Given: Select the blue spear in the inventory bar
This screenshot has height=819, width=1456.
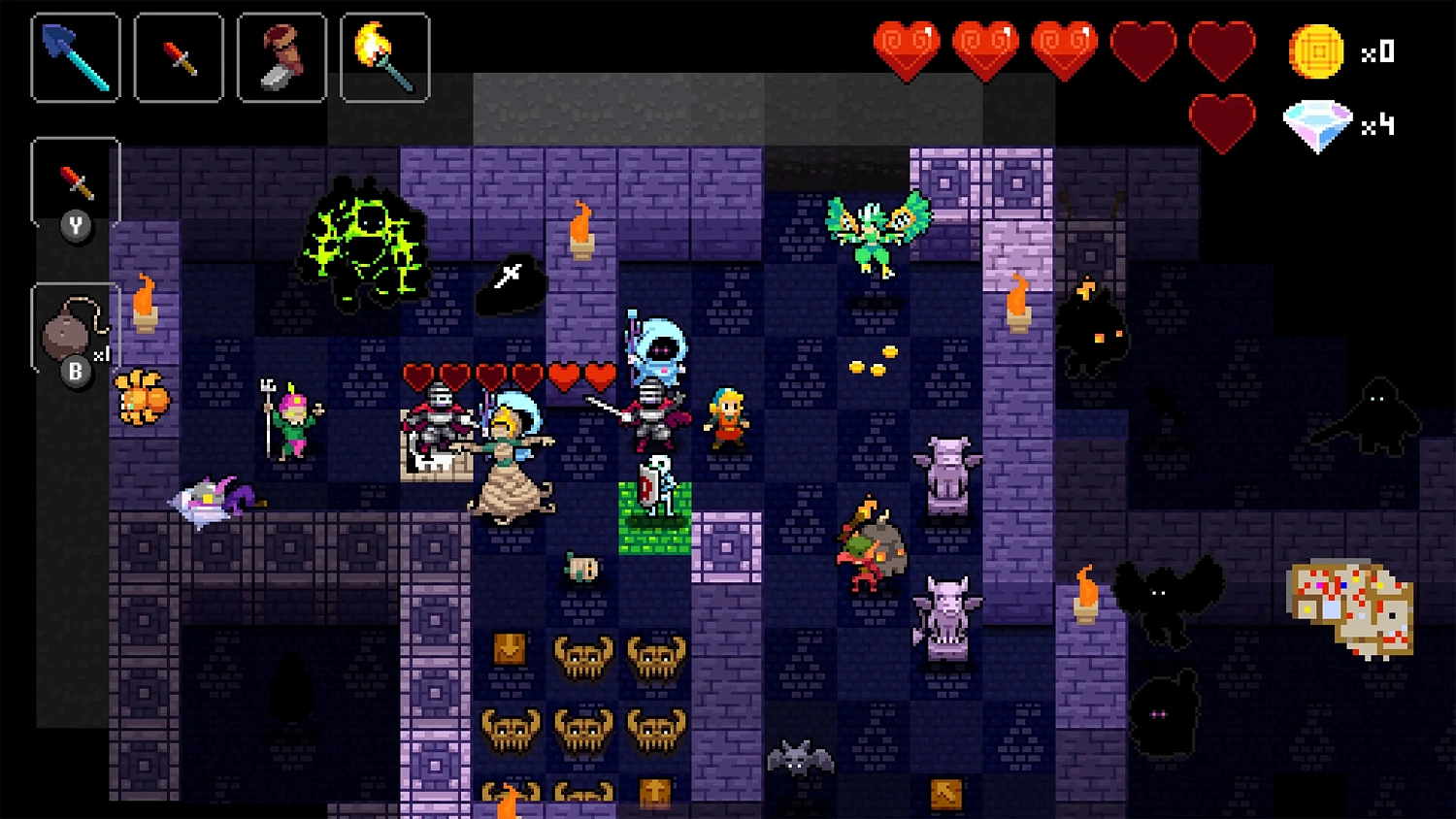Looking at the screenshot, I should point(75,56).
